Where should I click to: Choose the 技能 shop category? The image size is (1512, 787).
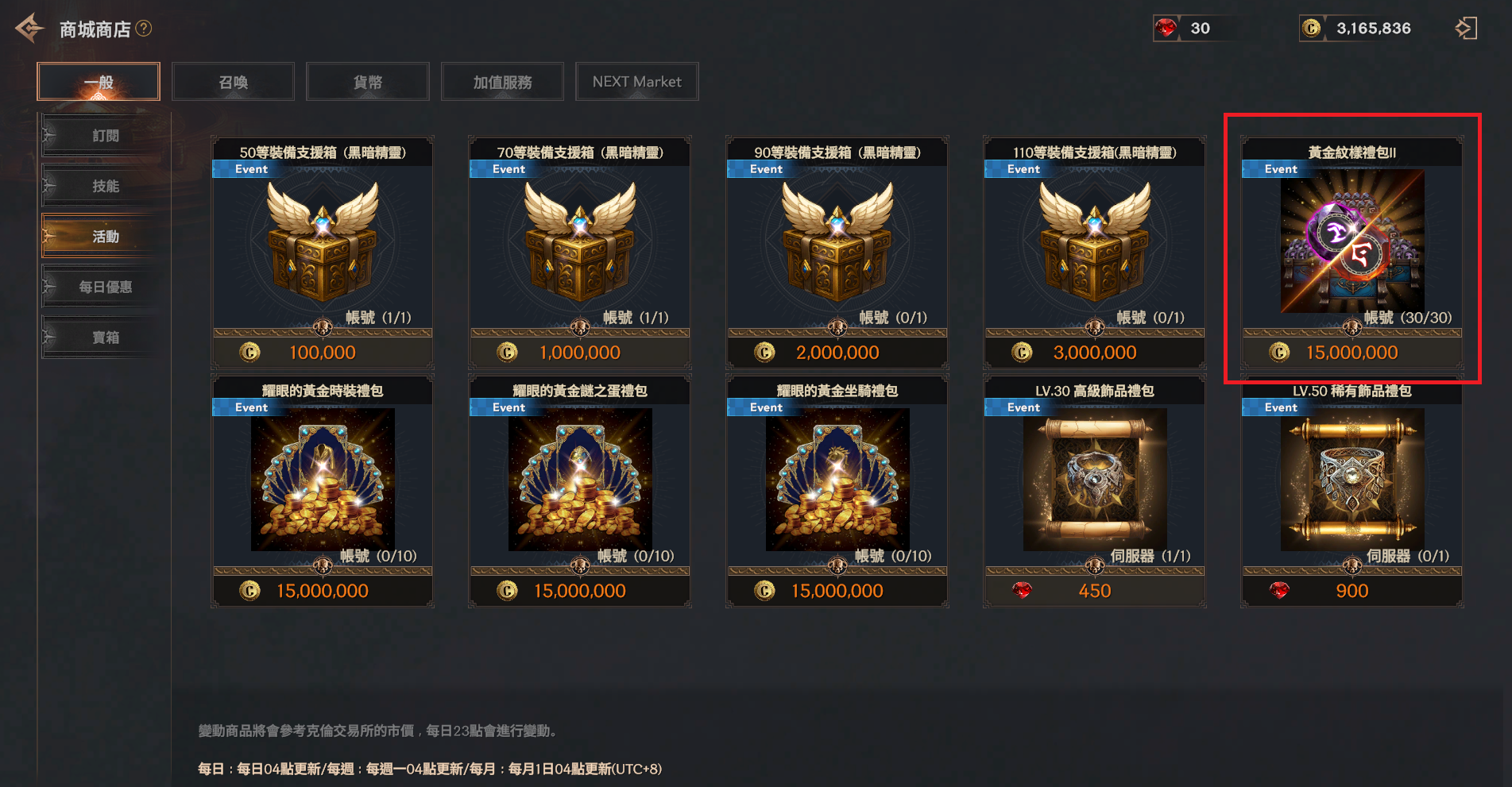(105, 186)
